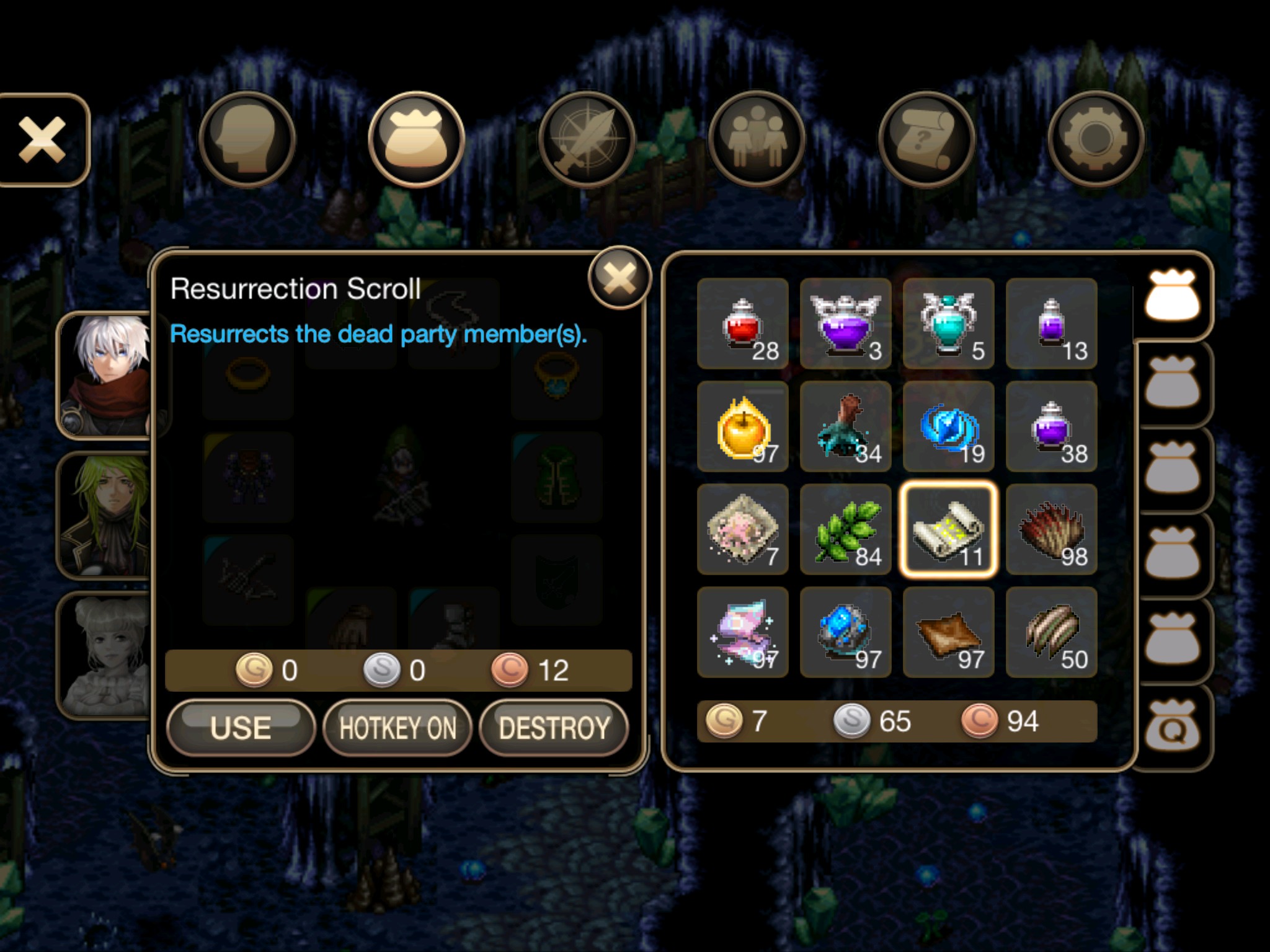1270x952 pixels.
Task: Select the green herb leaves slot
Action: click(x=846, y=529)
